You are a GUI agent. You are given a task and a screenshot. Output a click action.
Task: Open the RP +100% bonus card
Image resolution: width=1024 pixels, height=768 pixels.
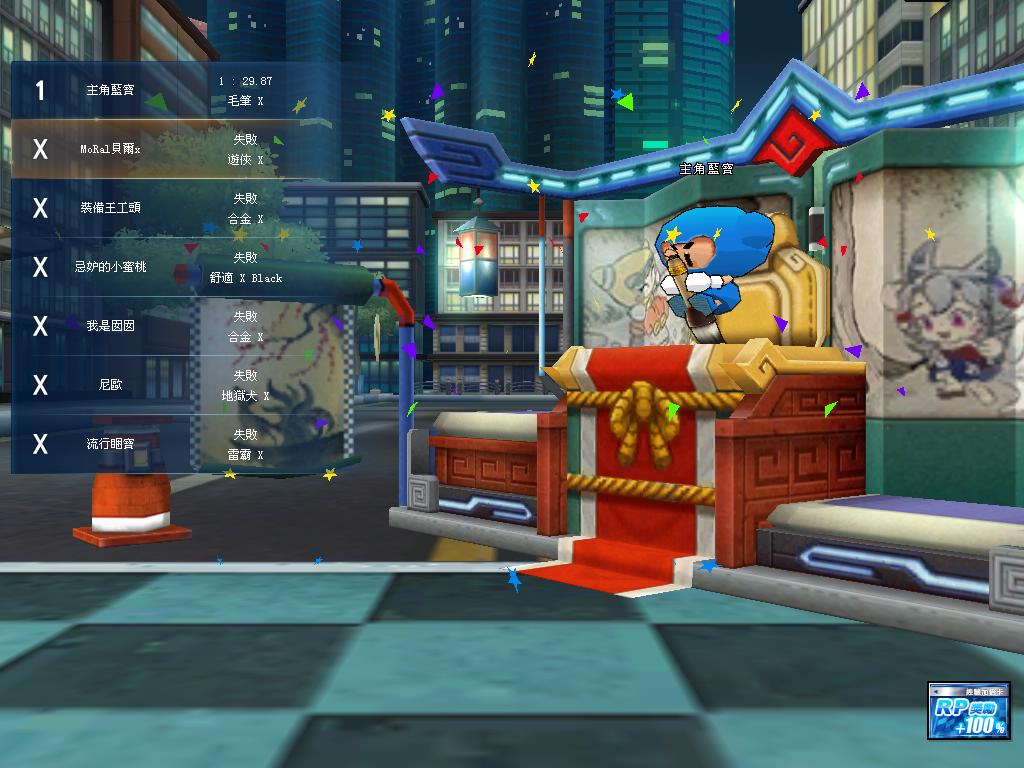(968, 711)
